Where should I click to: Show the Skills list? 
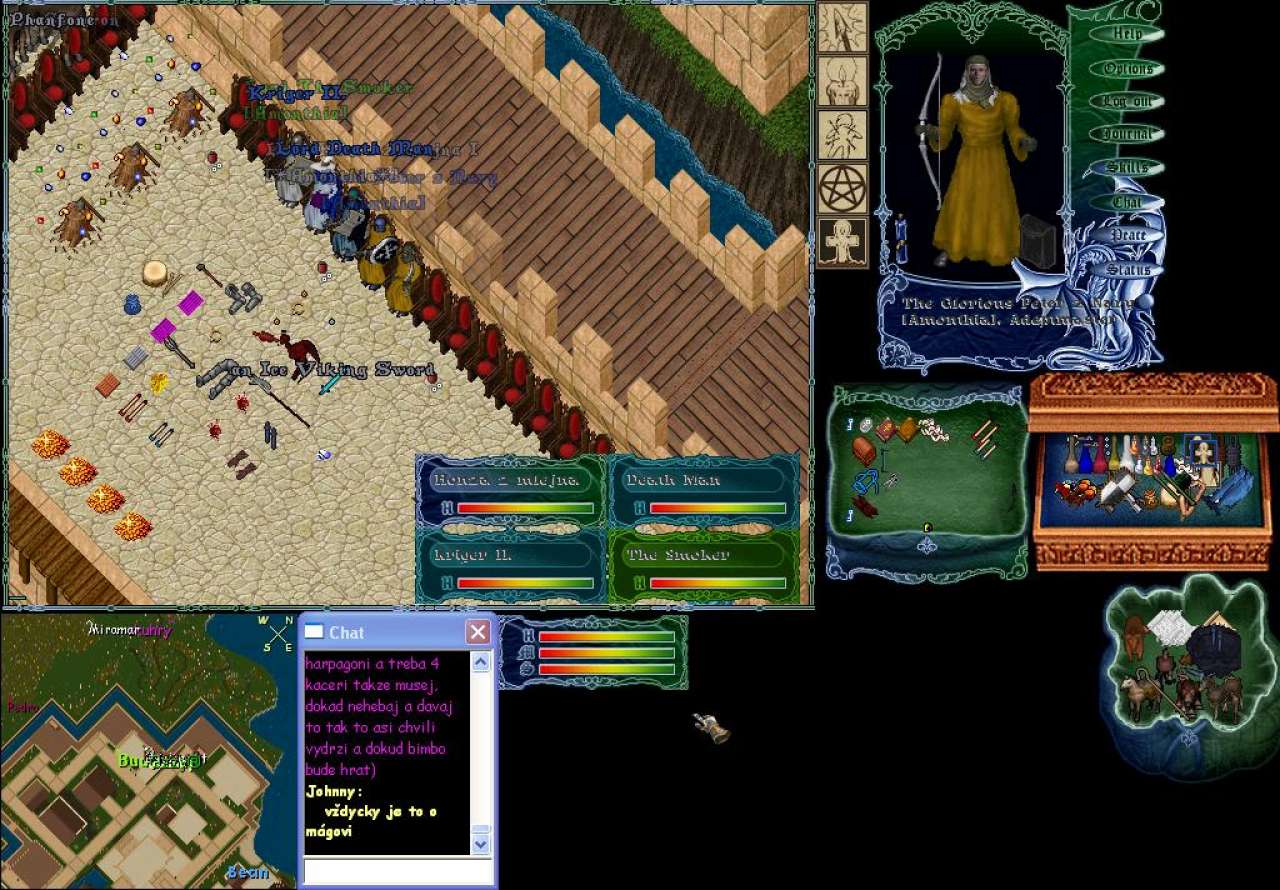1127,167
